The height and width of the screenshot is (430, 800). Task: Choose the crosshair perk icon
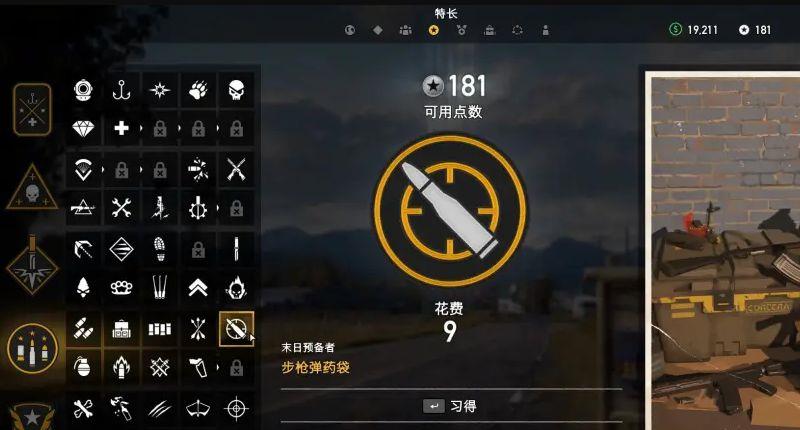[236, 408]
